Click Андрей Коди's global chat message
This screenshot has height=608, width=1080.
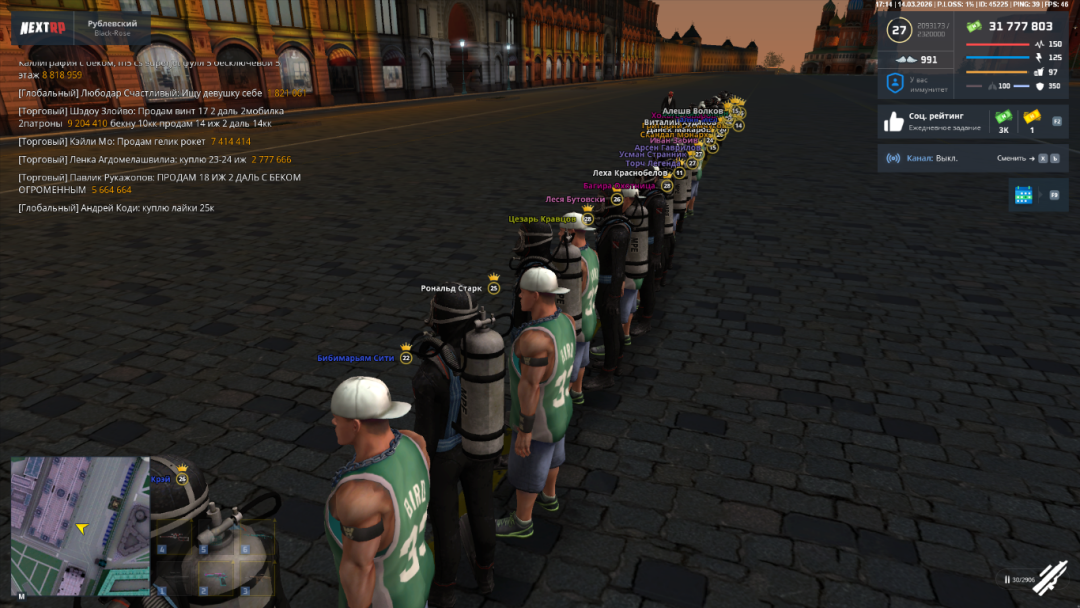point(116,208)
